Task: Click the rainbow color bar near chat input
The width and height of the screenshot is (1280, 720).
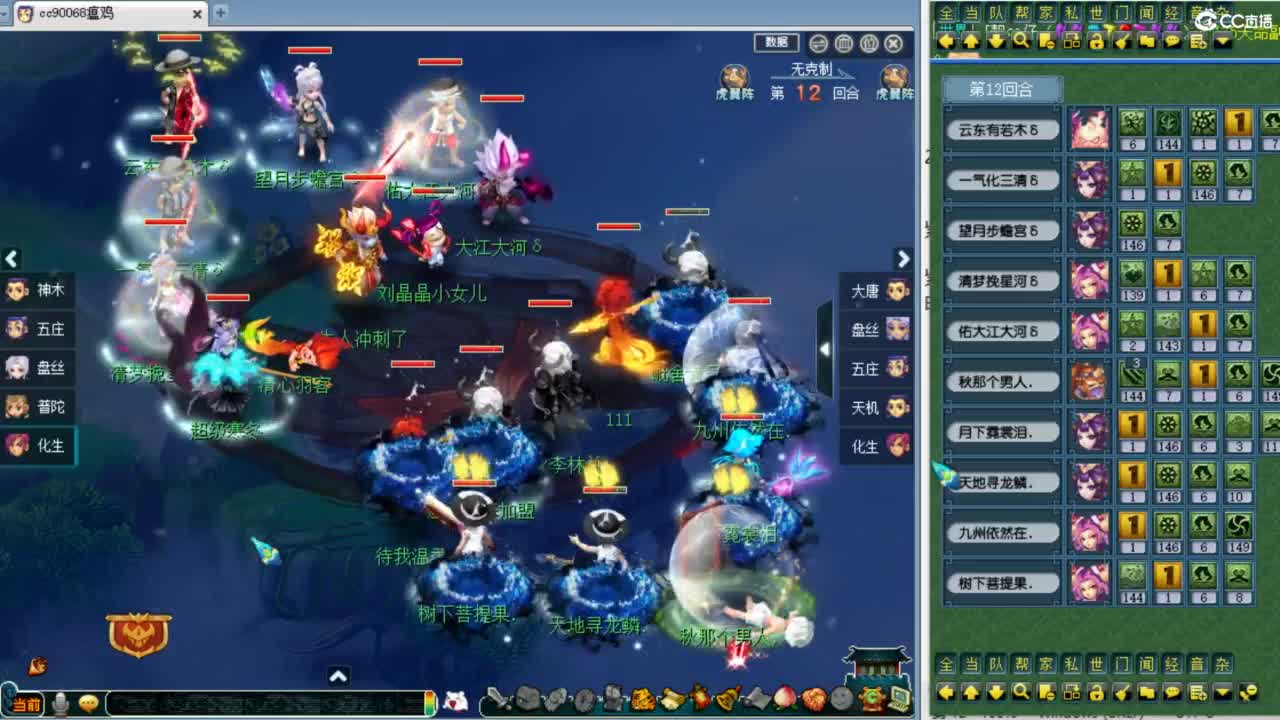Action: (429, 703)
